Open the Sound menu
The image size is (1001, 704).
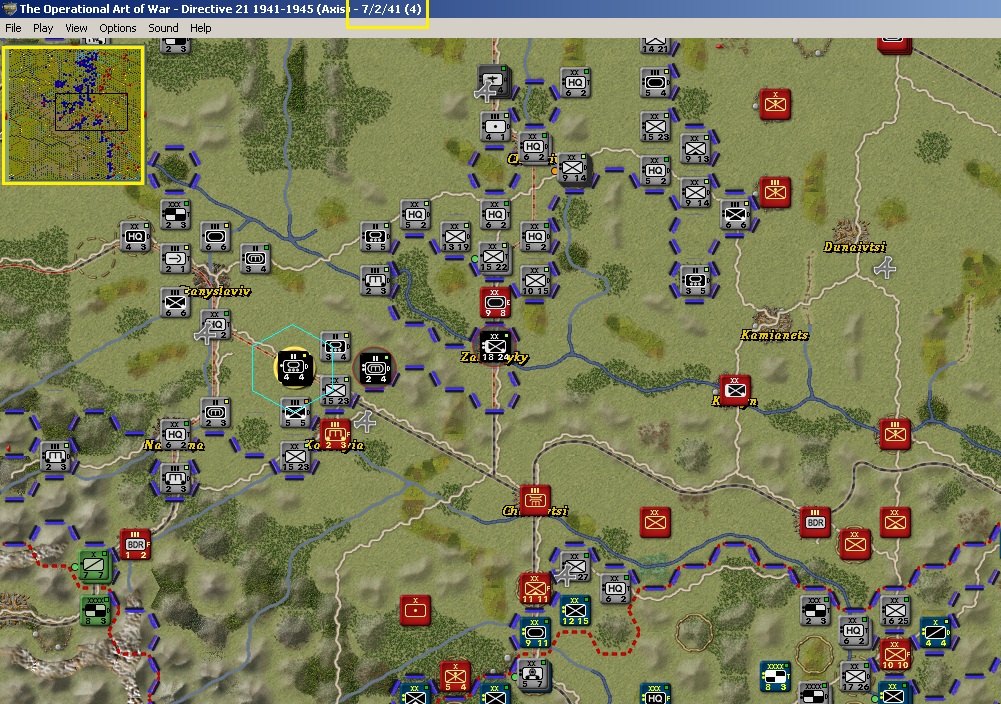point(163,28)
